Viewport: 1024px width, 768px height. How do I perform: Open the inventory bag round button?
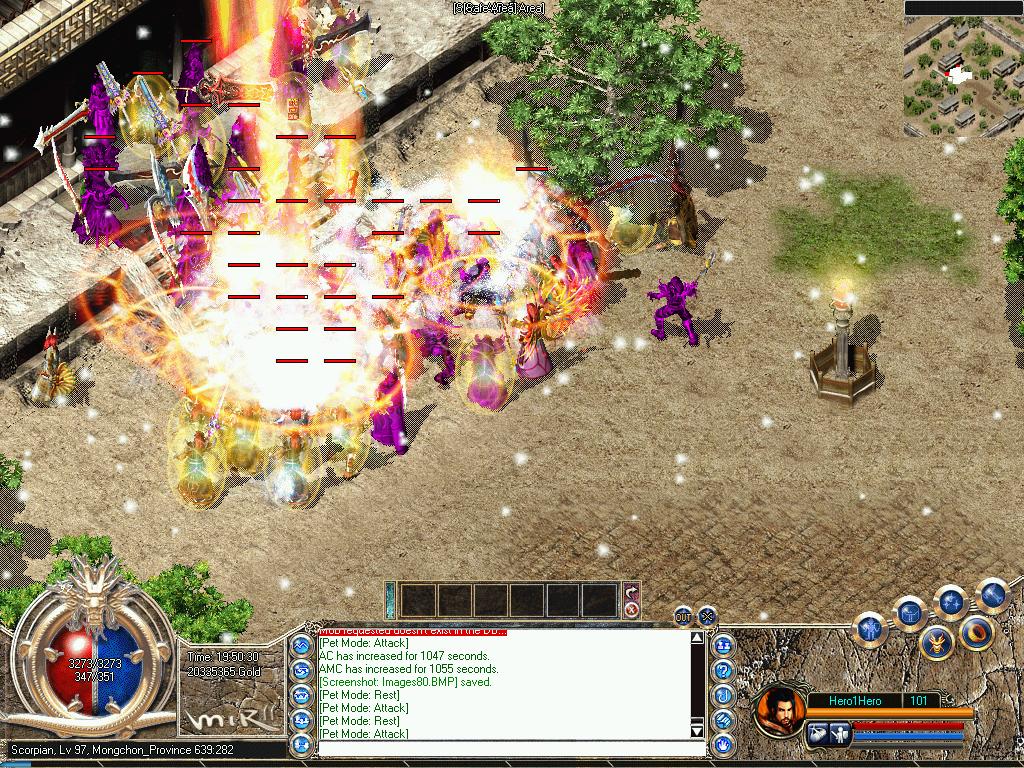tap(909, 612)
